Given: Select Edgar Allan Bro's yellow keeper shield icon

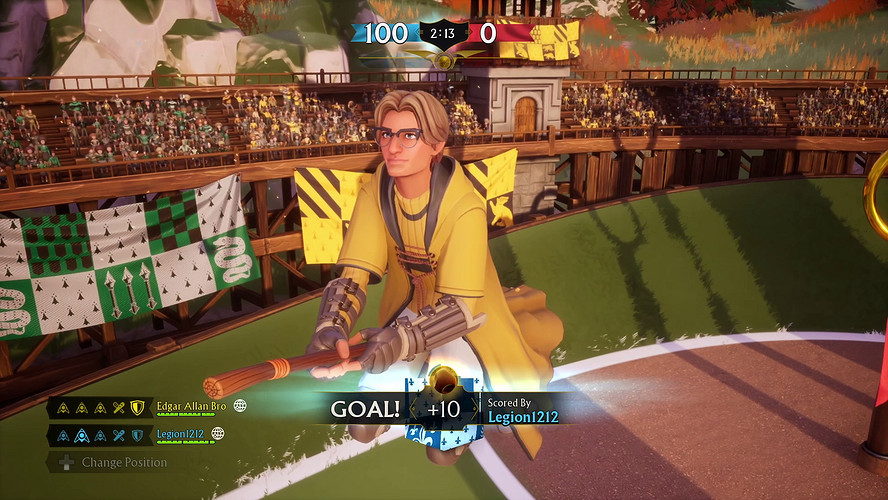Looking at the screenshot, I should pos(137,407).
